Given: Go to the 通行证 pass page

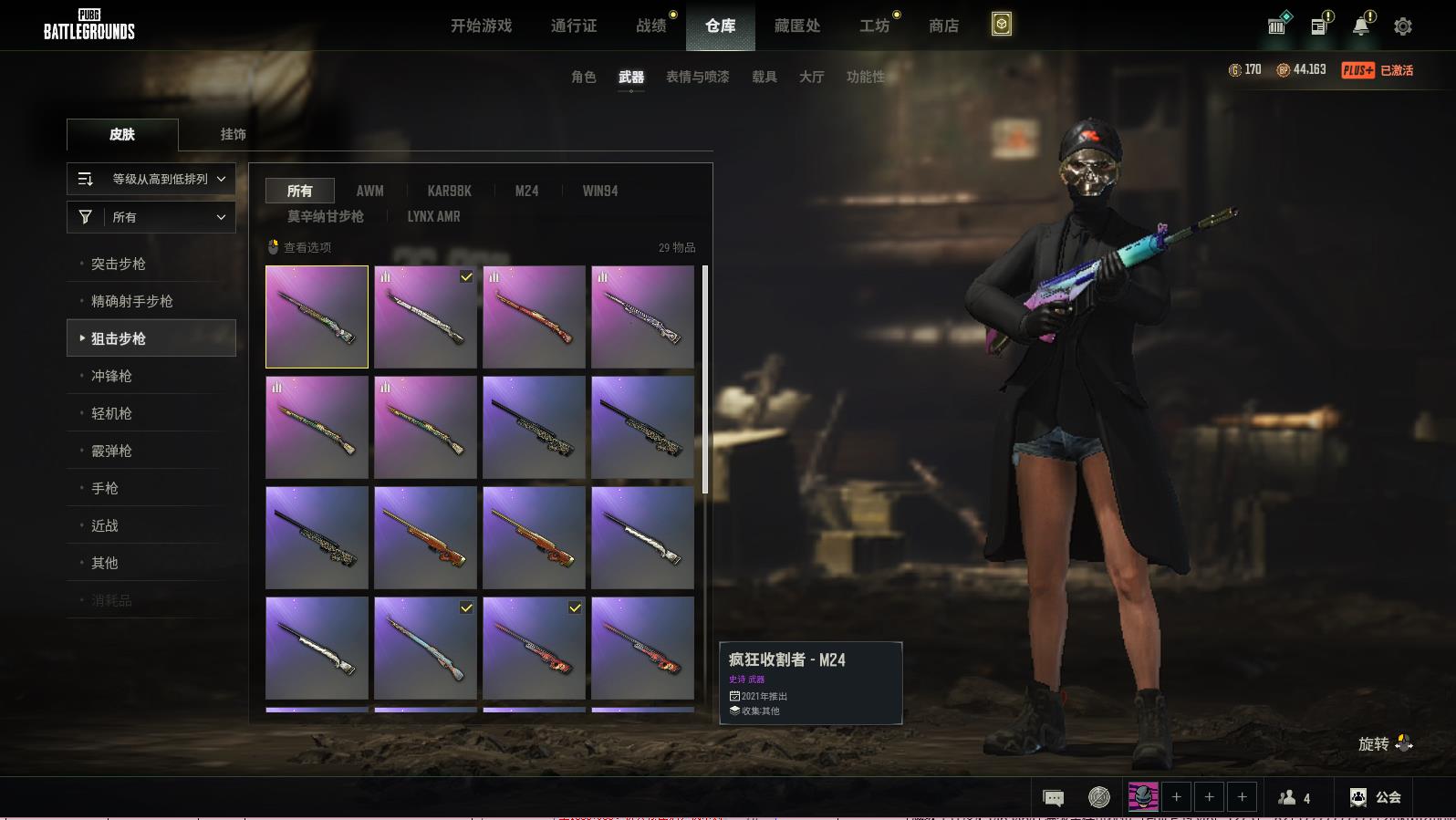Looking at the screenshot, I should coord(574,26).
